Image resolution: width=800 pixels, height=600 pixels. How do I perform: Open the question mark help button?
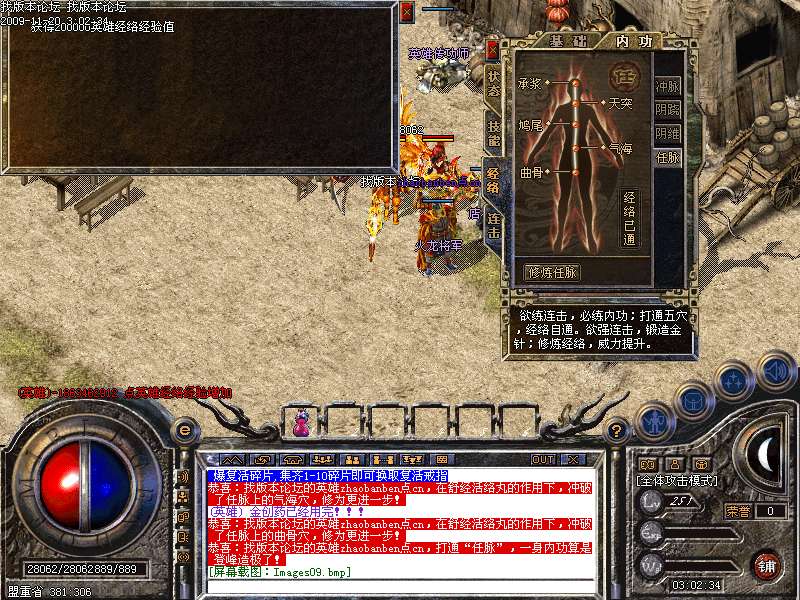click(618, 431)
